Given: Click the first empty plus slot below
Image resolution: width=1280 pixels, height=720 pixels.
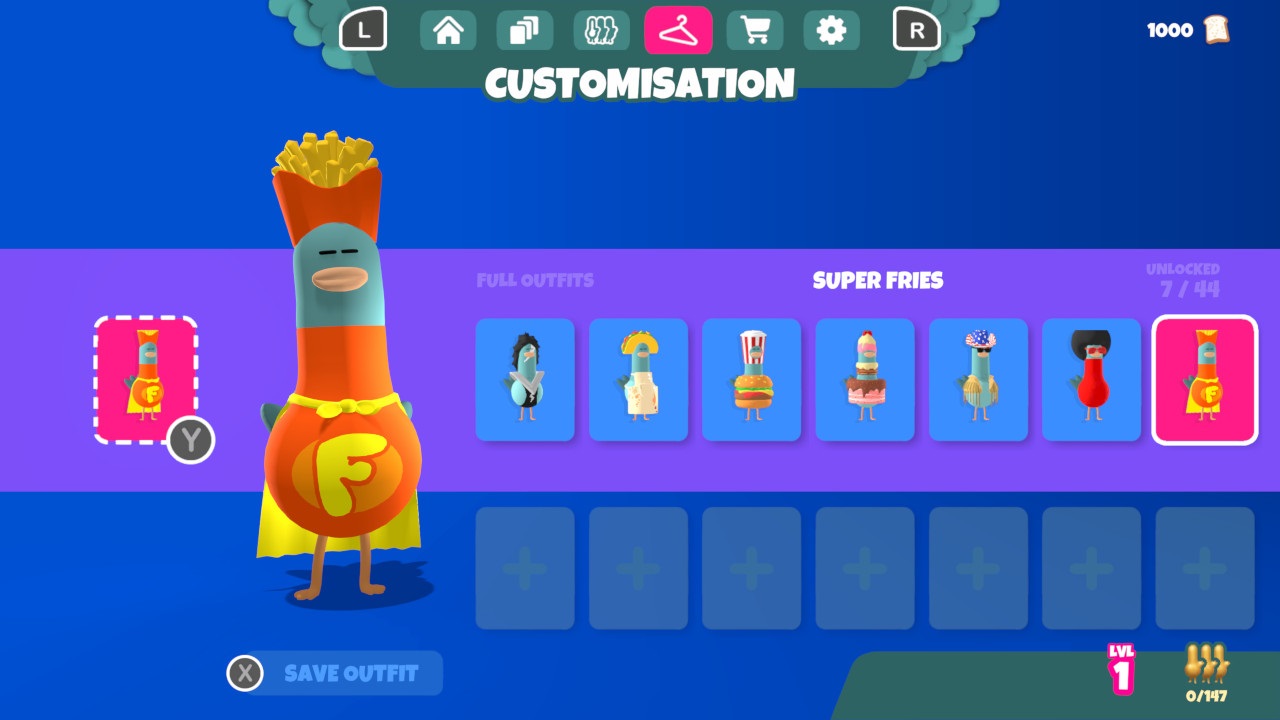Looking at the screenshot, I should coord(524,568).
